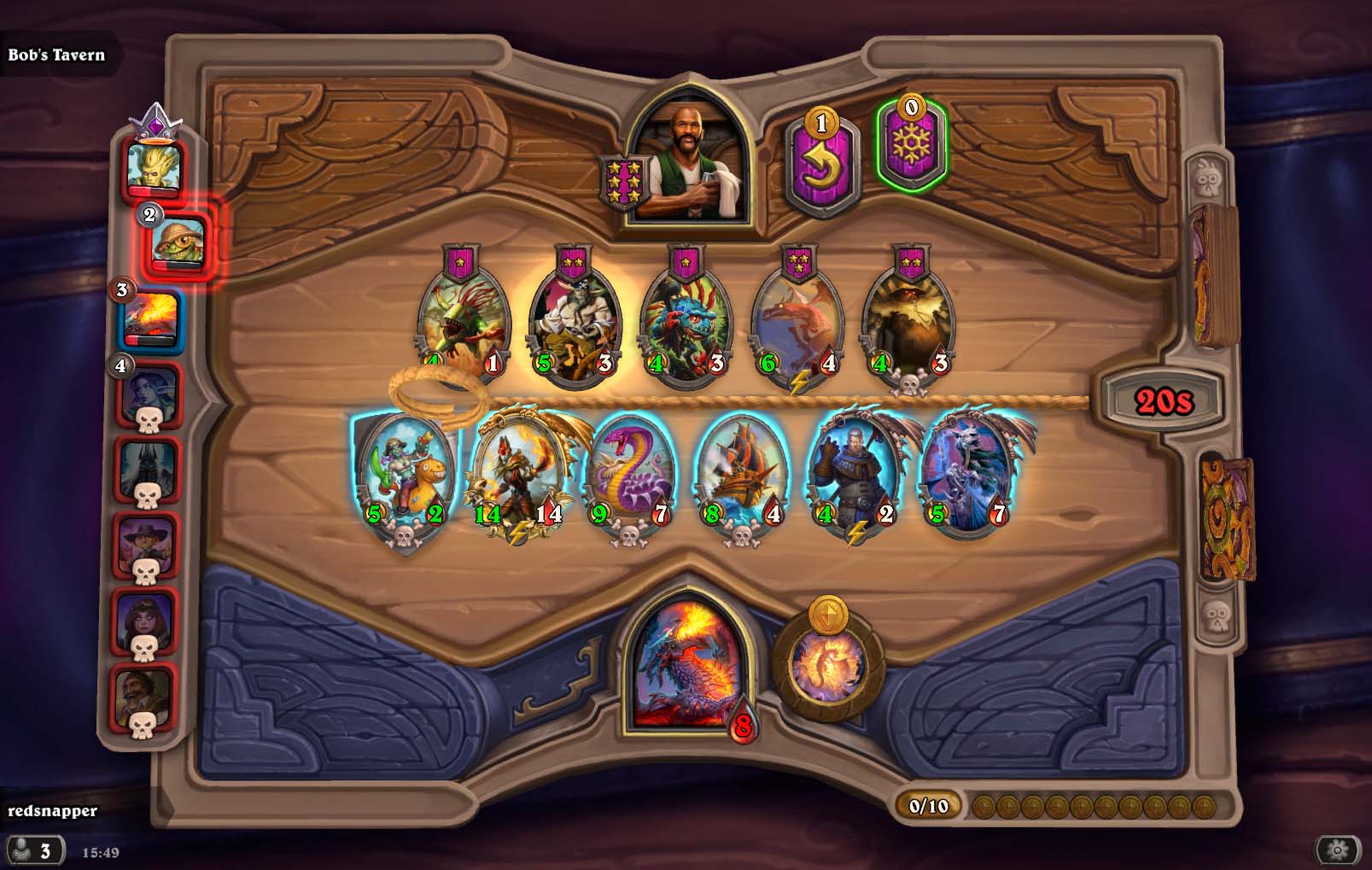Viewport: 1372px width, 870px height.
Task: Click the Refresh tavern button
Action: tap(820, 164)
